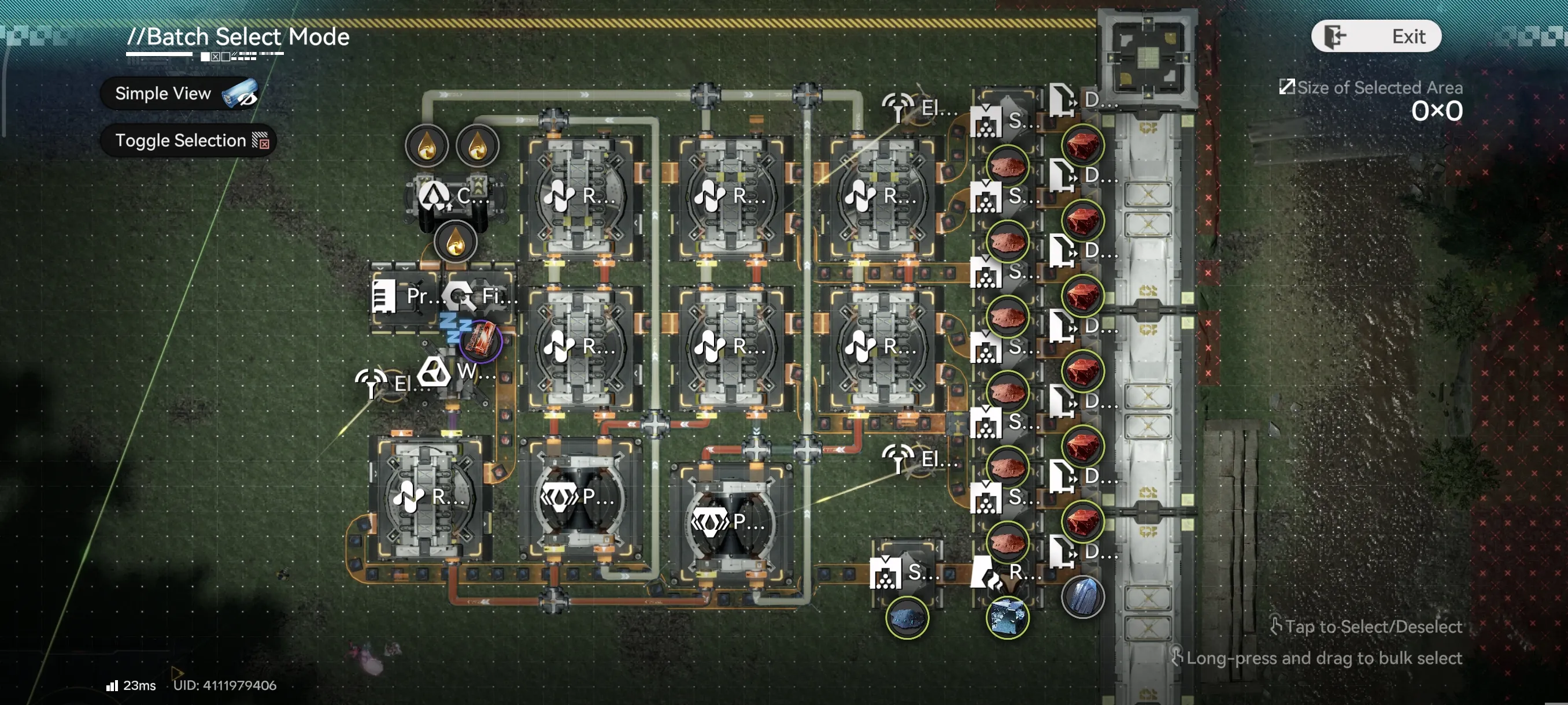
Task: Select the facility labeled "C..."
Action: pos(454,196)
